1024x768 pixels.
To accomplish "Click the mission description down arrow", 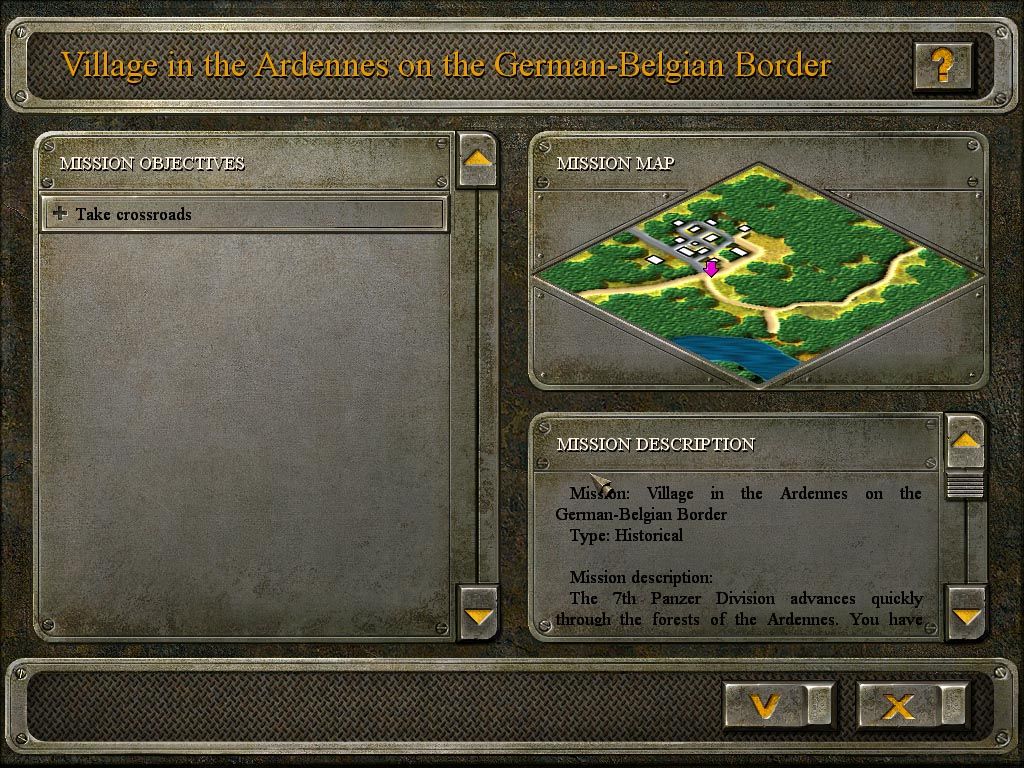I will [965, 613].
